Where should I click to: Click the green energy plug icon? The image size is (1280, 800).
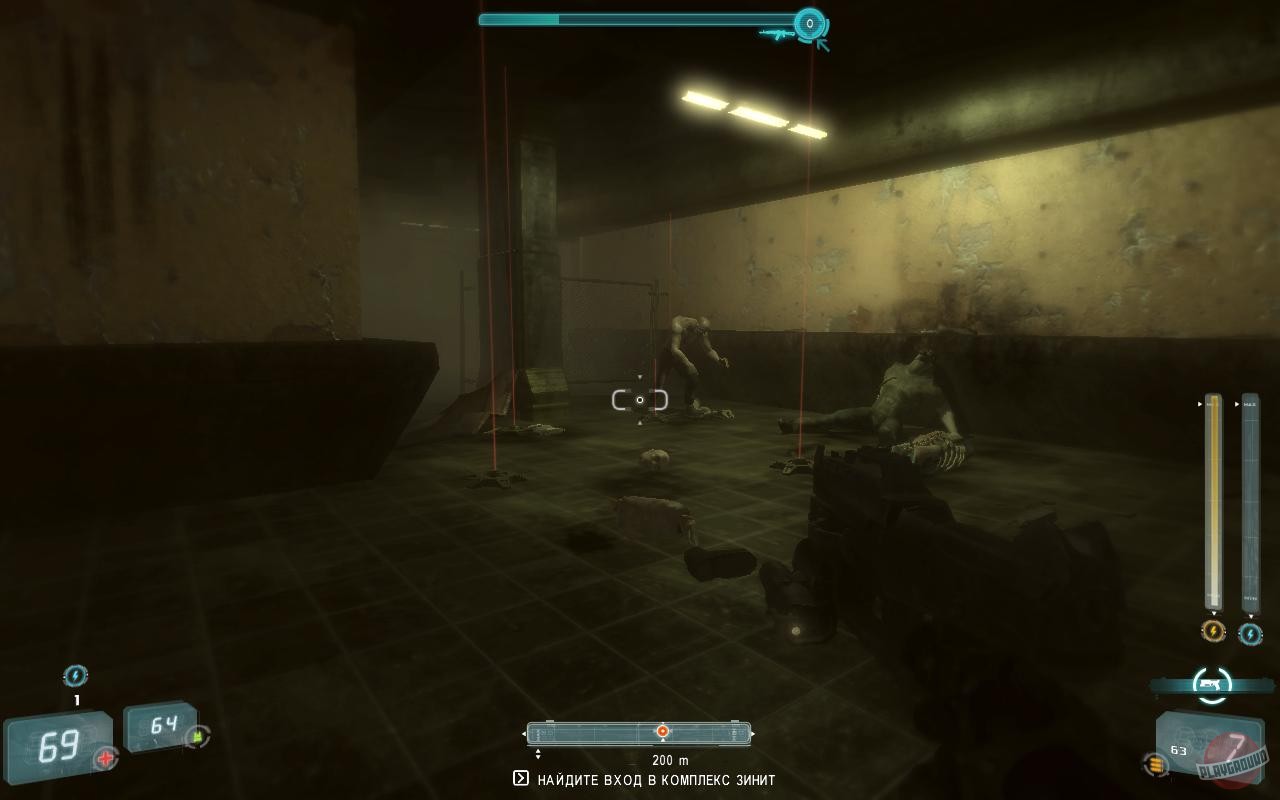[x=195, y=736]
